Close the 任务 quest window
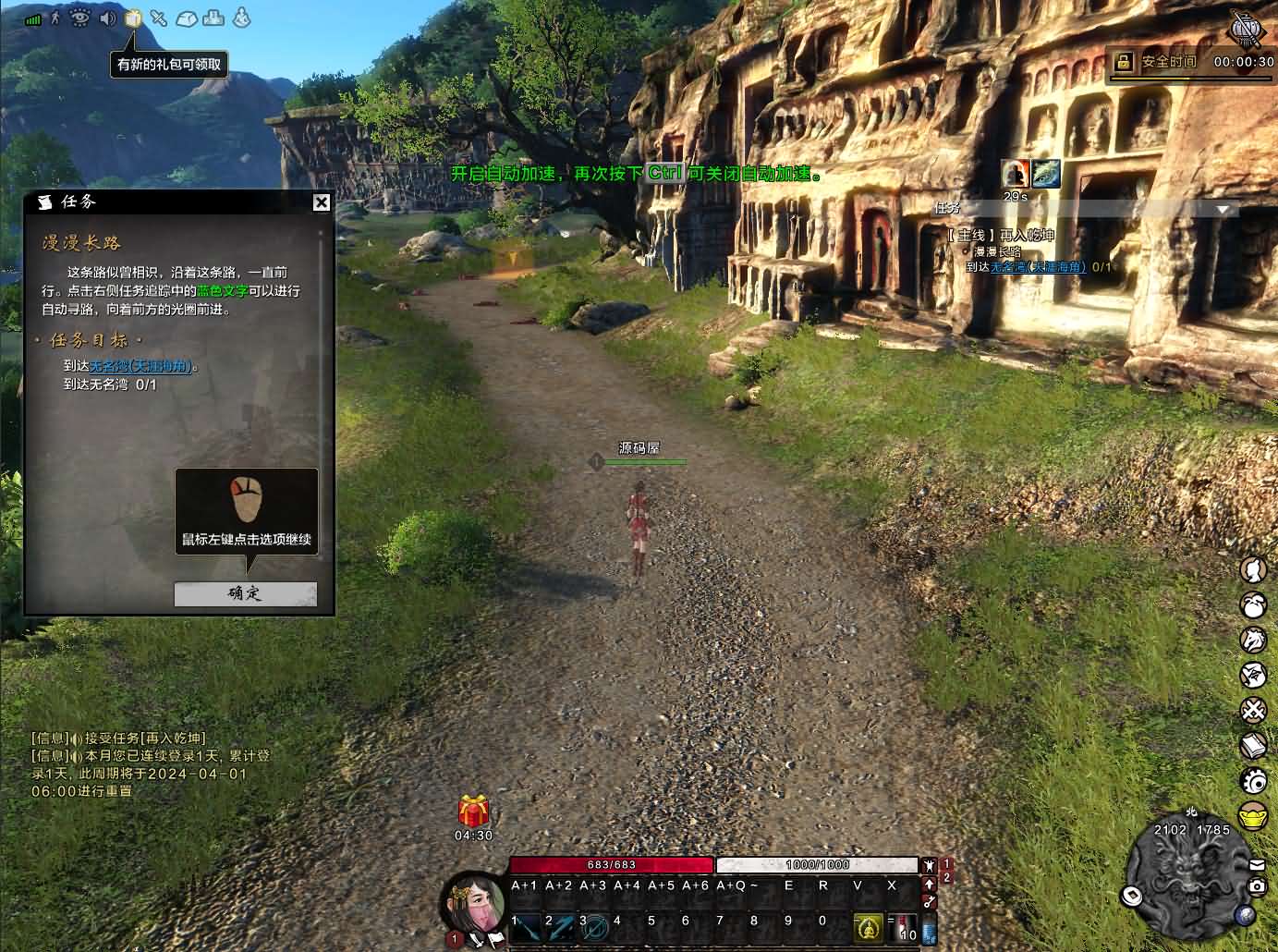 321,202
